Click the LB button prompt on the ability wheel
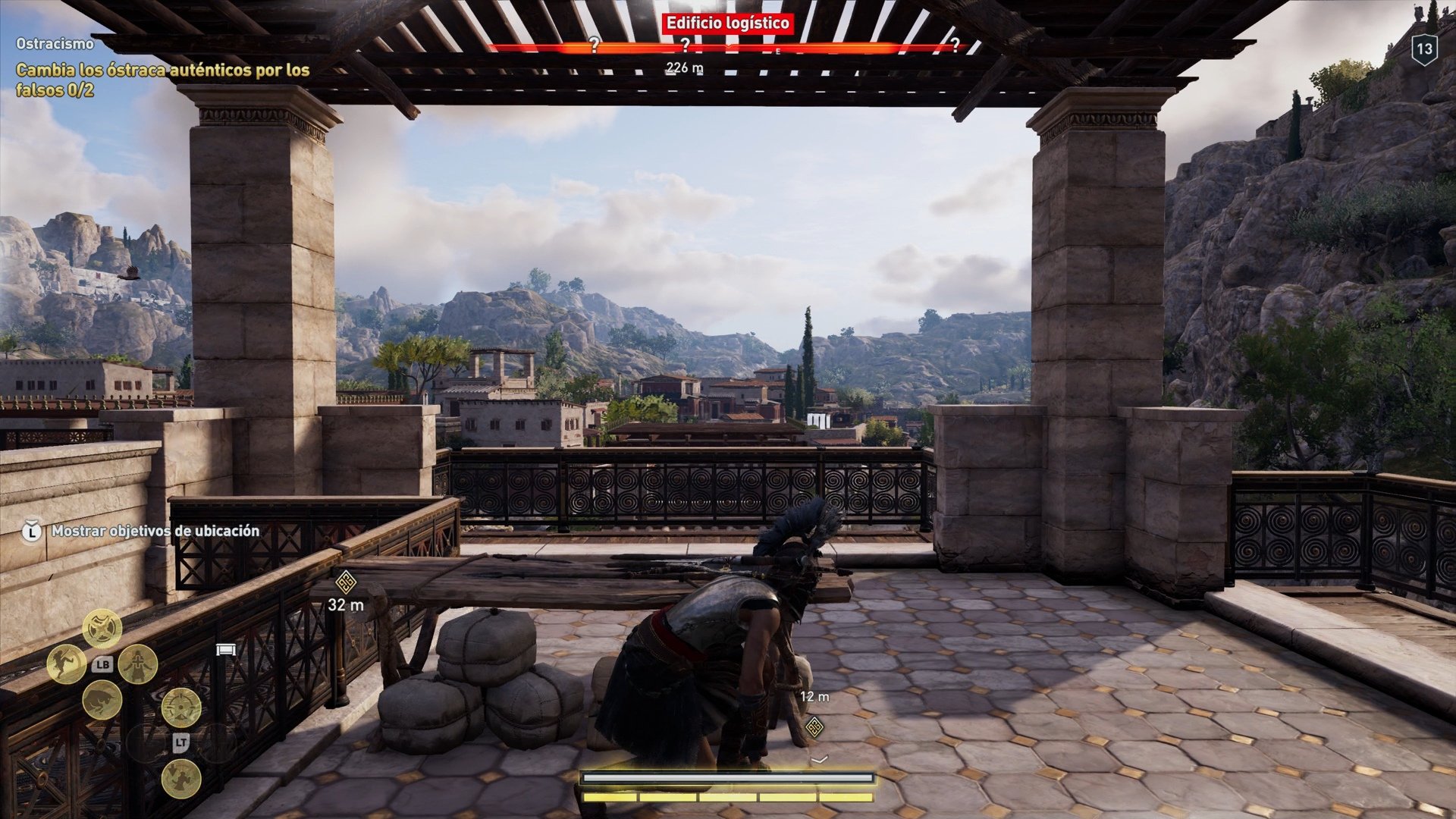Viewport: 1456px width, 819px height. pyautogui.click(x=102, y=665)
